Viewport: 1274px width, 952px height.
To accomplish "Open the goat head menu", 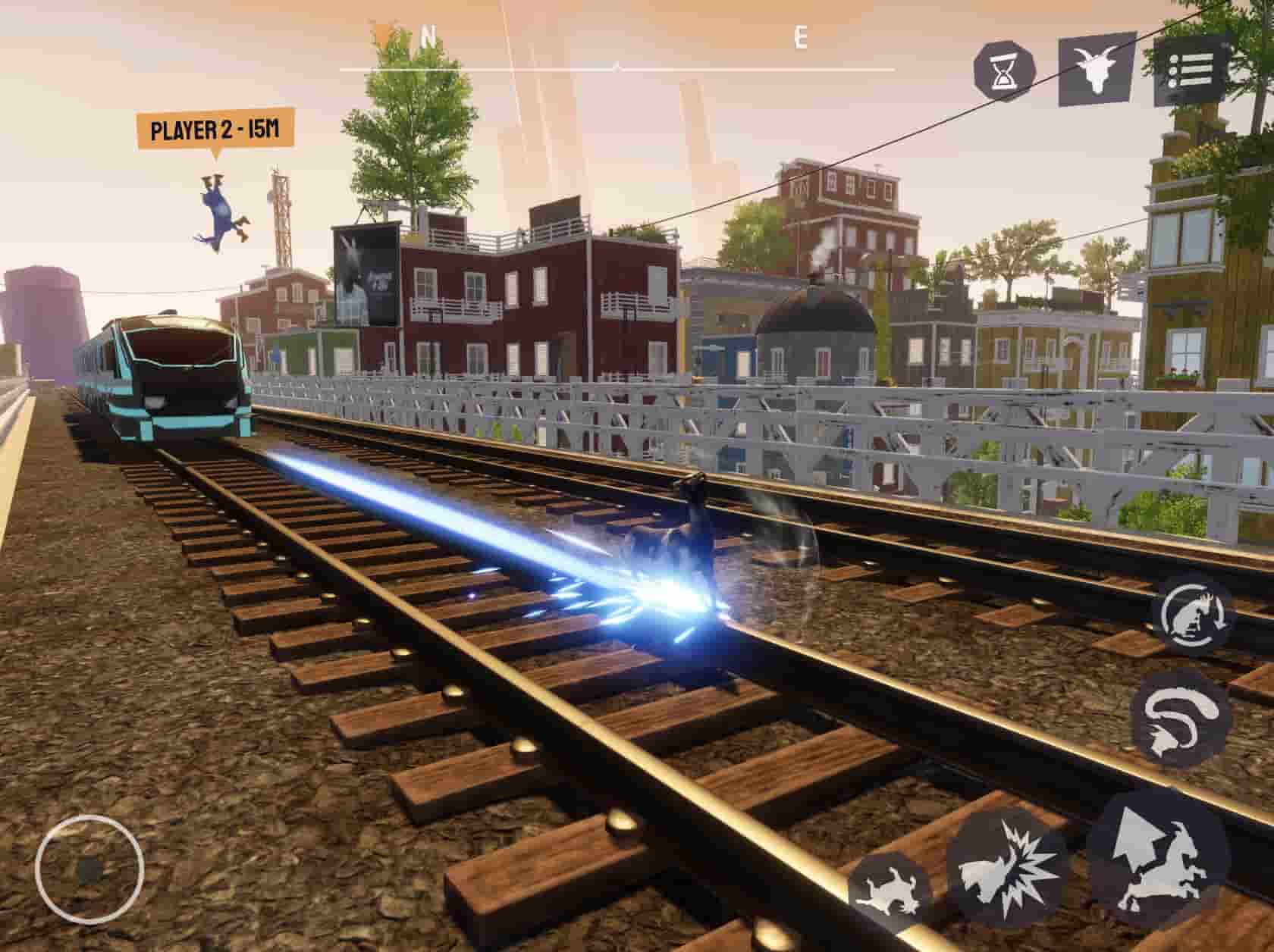I will pos(1097,68).
